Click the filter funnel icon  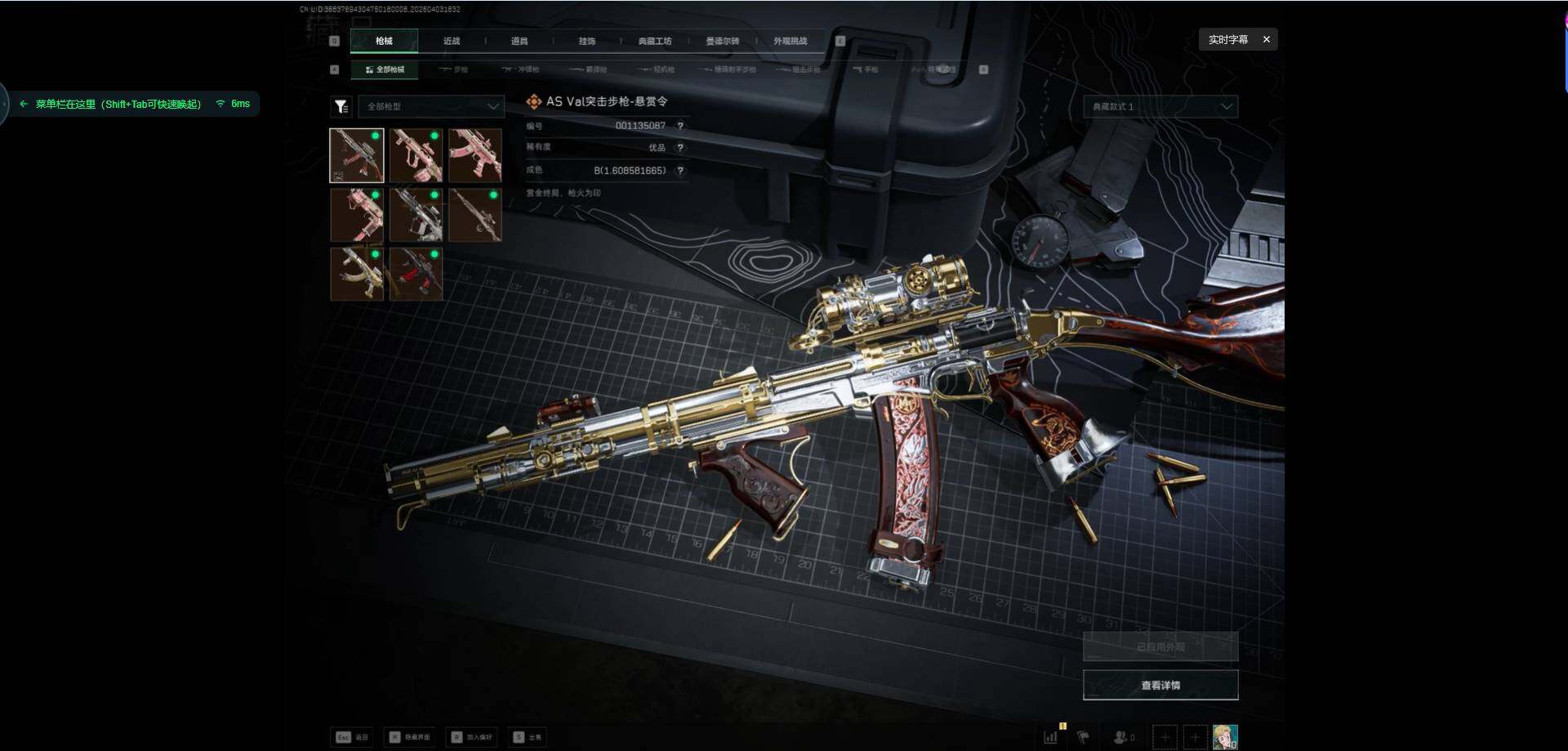pyautogui.click(x=341, y=106)
